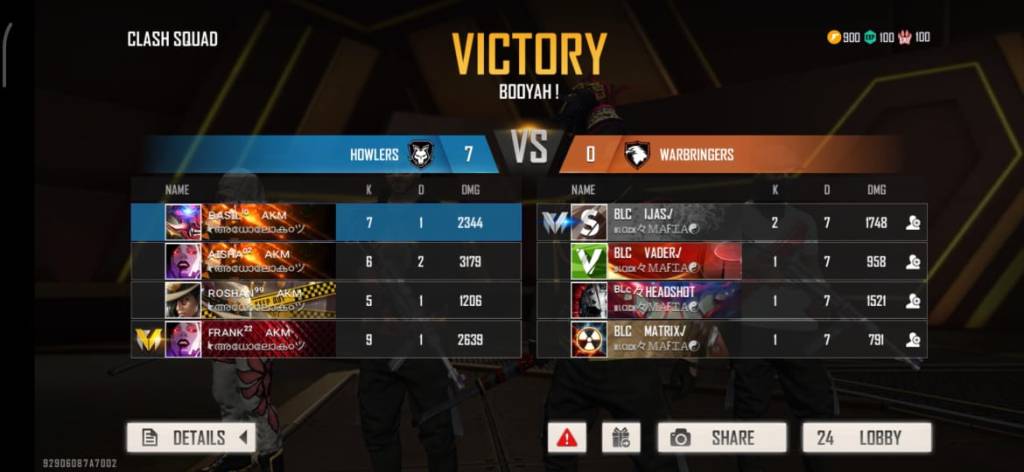The width and height of the screenshot is (1024, 472).
Task: Return to the Lobby
Action: click(866, 437)
